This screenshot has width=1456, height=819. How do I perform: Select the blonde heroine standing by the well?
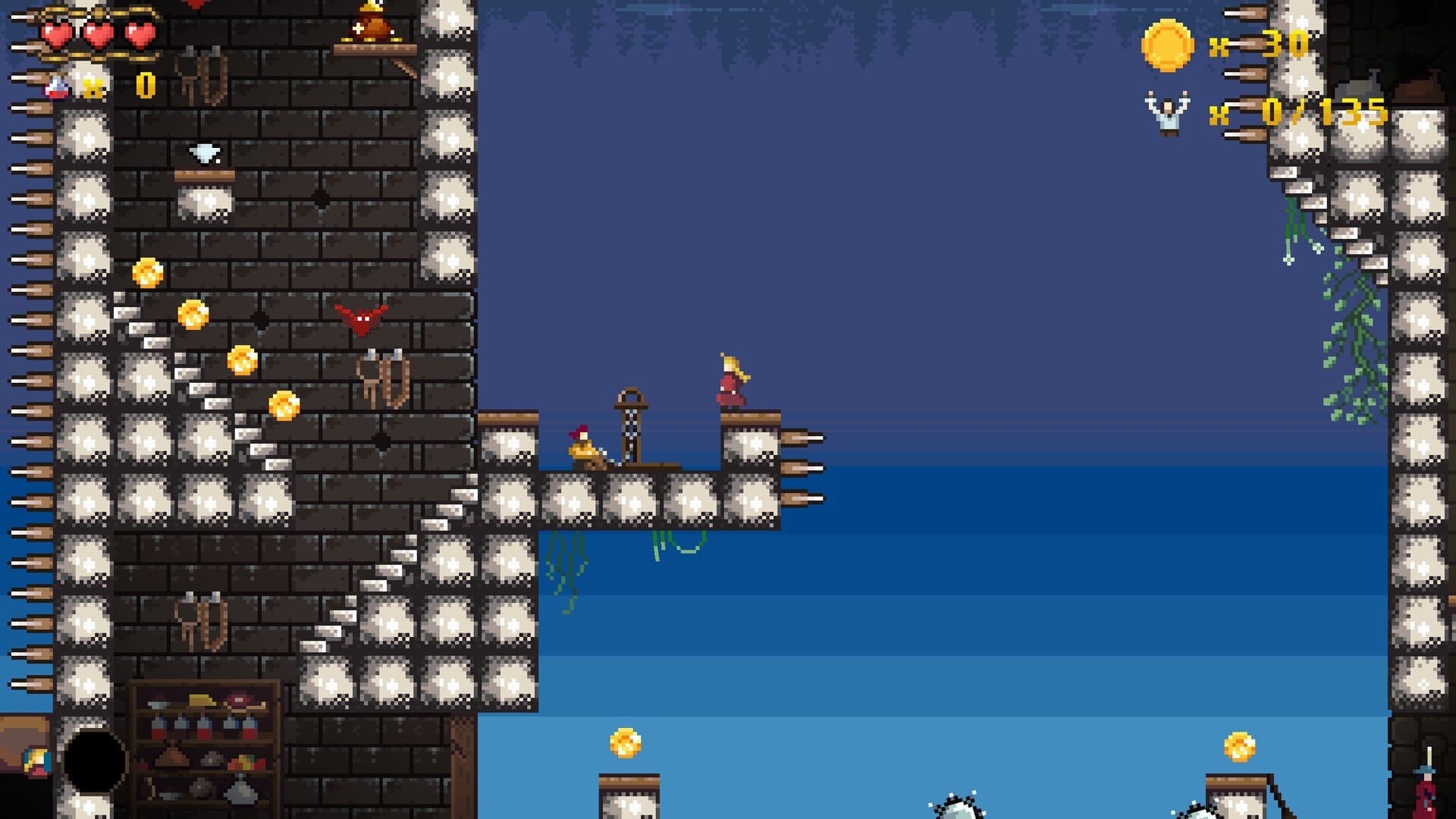tap(730, 381)
